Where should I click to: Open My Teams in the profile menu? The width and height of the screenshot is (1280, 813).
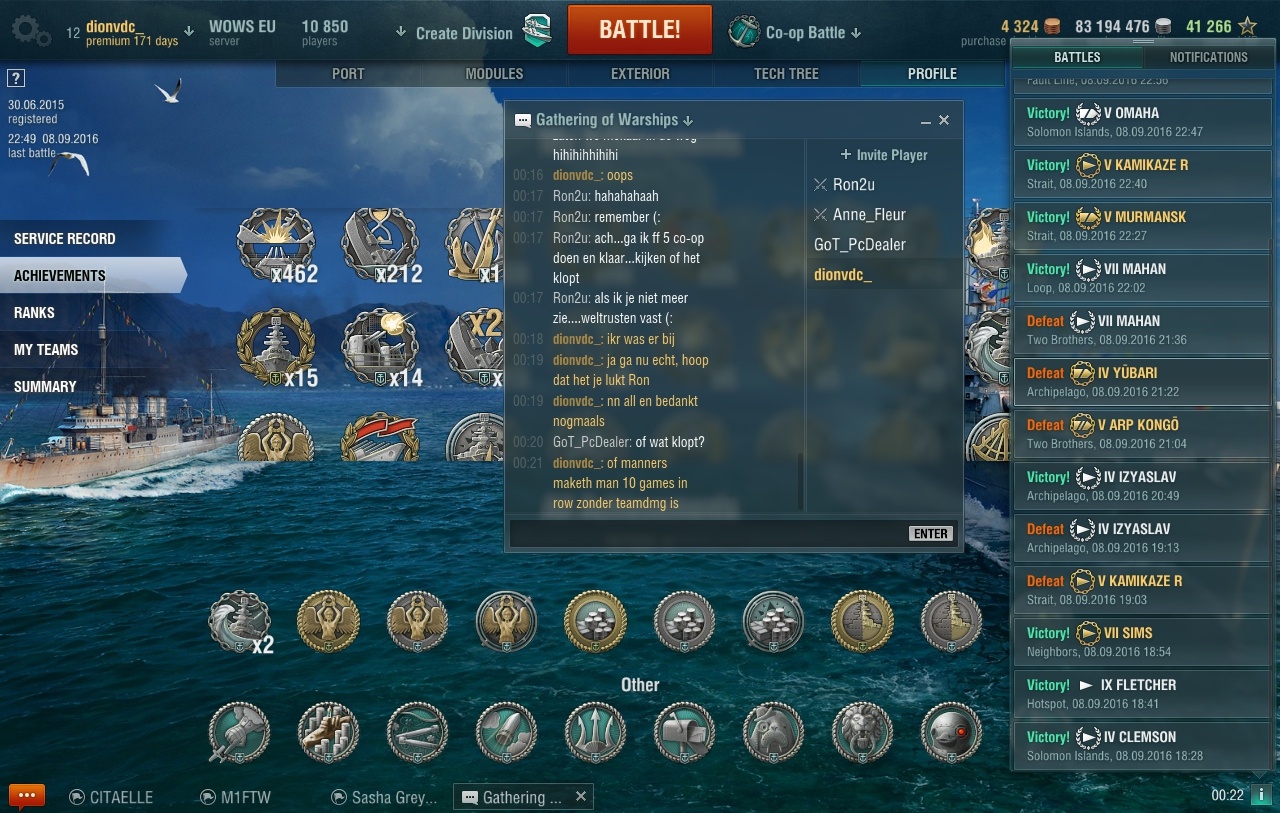[x=46, y=350]
